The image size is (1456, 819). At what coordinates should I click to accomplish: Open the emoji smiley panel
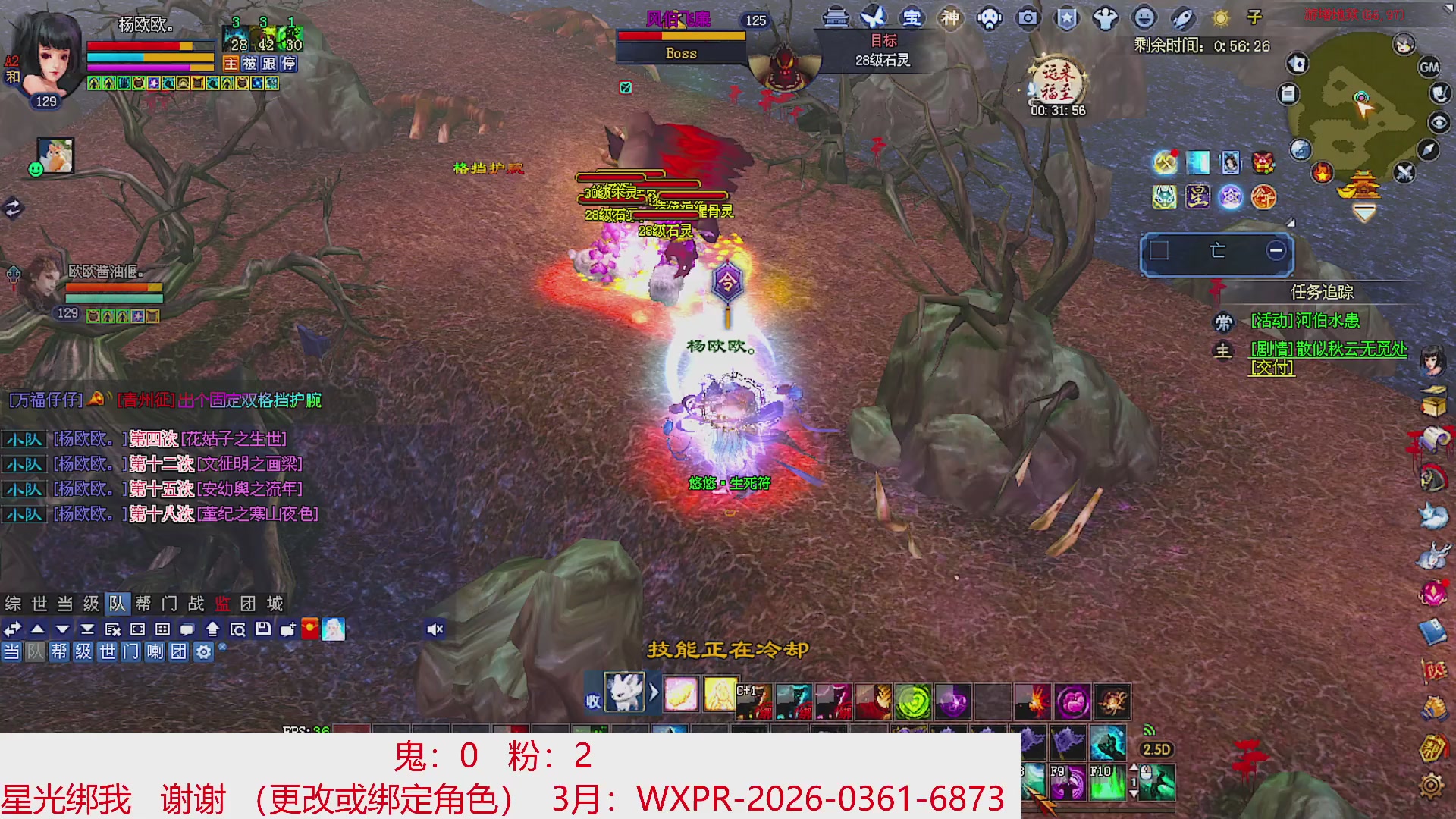(x=1142, y=17)
